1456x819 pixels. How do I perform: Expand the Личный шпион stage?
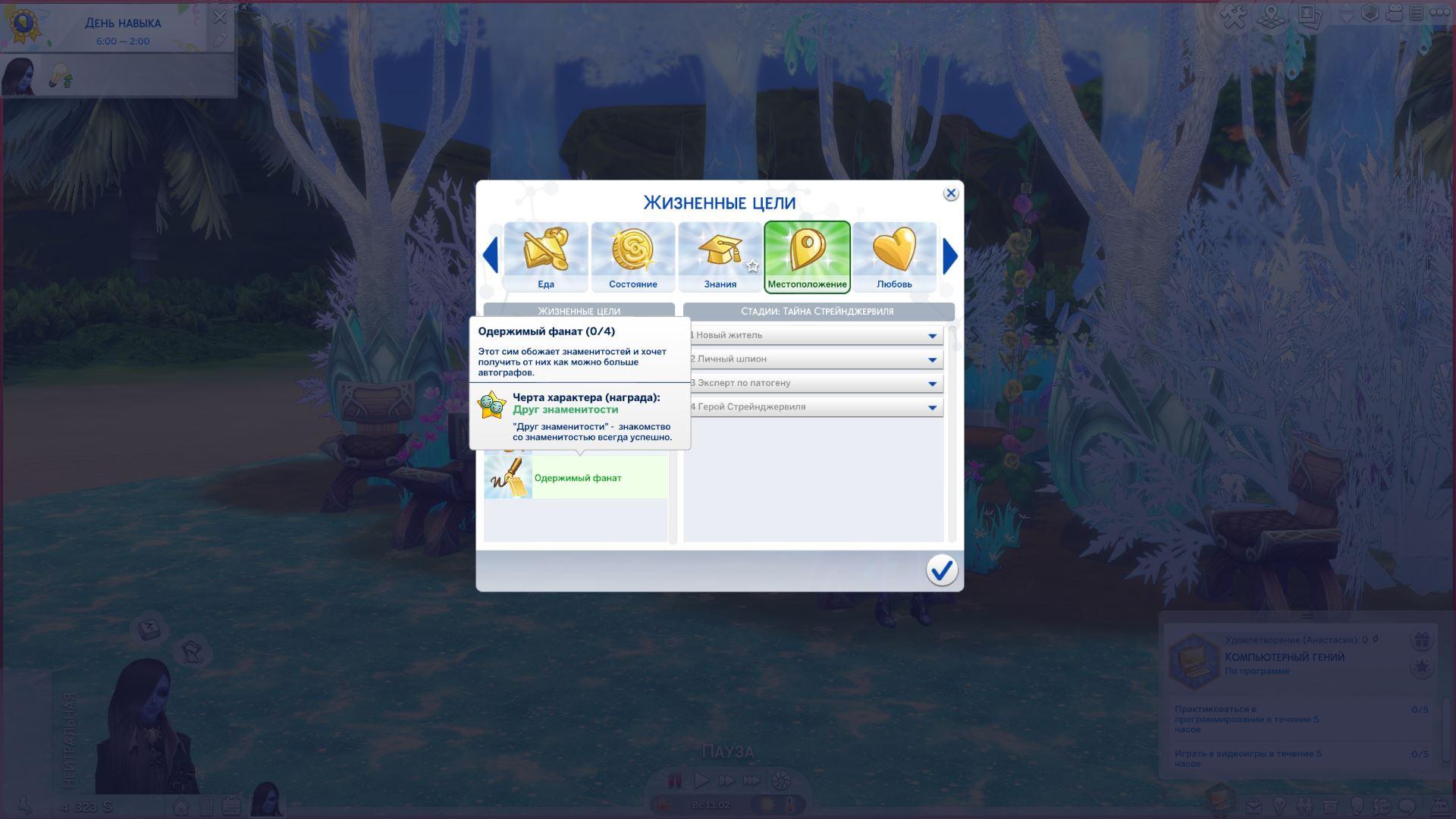(932, 359)
